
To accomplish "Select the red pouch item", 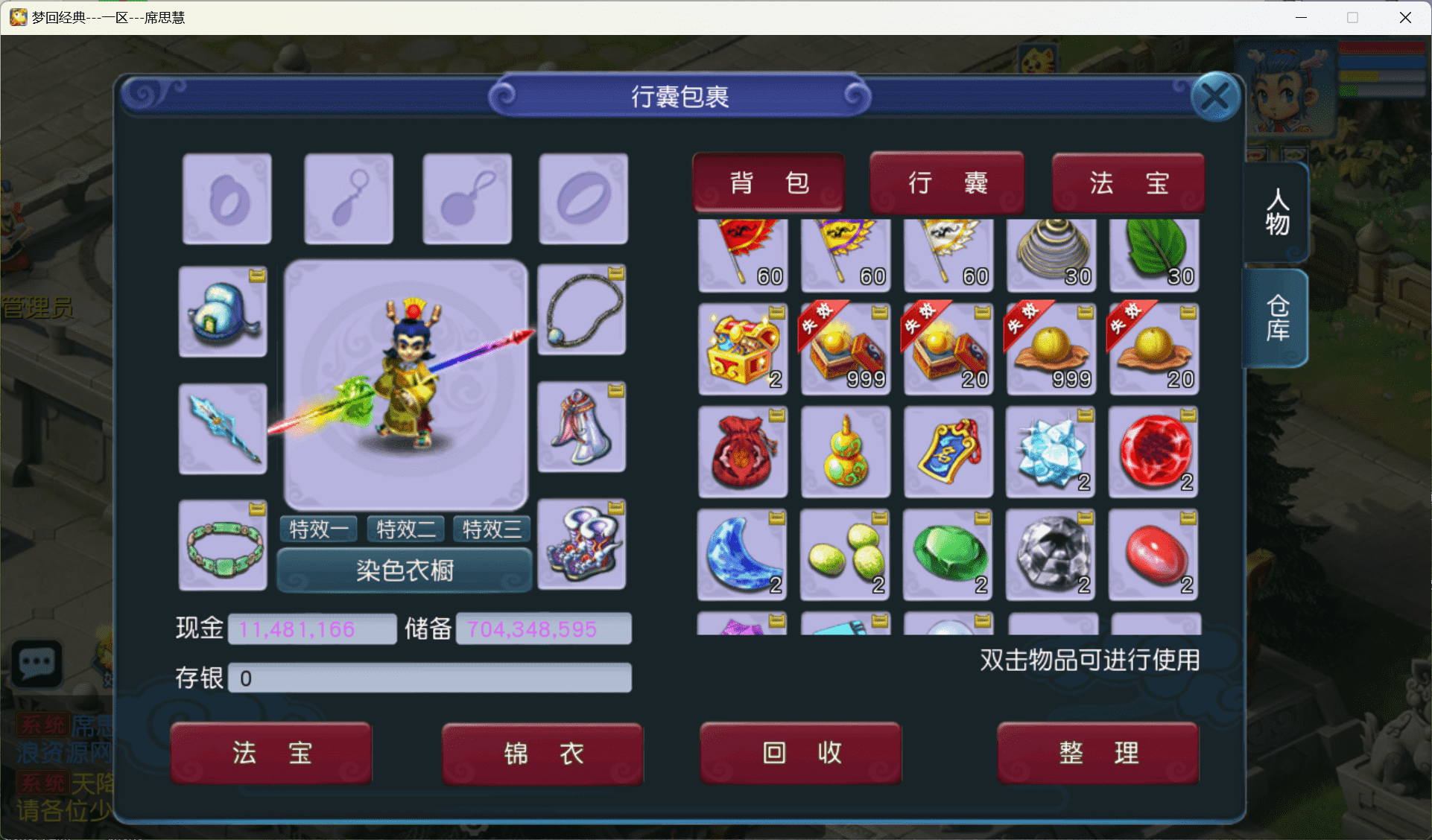I will (743, 452).
